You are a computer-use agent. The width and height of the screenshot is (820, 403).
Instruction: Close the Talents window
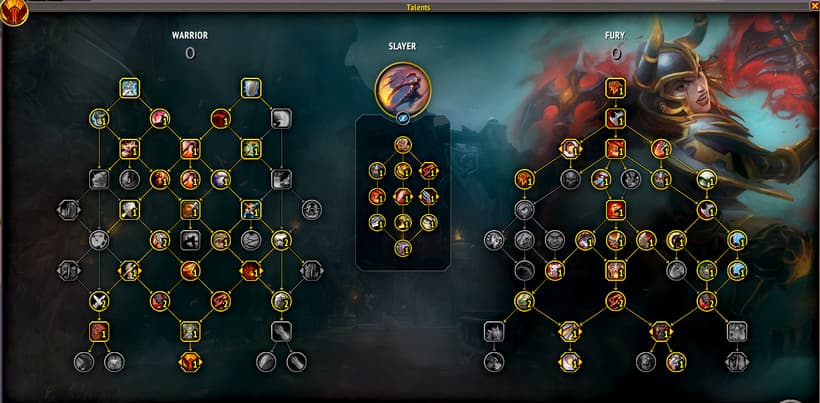pos(812,6)
